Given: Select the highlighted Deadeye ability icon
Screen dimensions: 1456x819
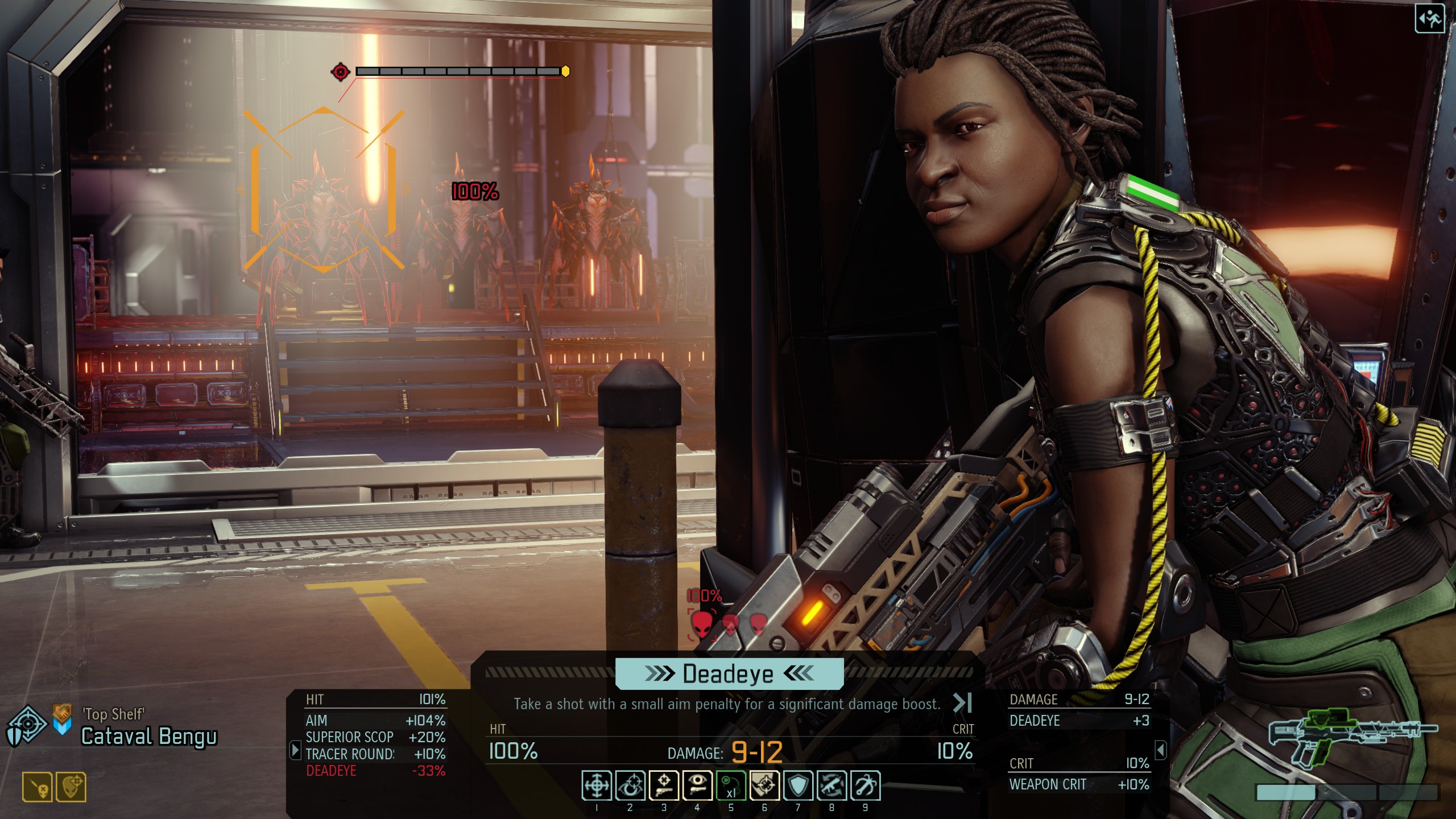Looking at the screenshot, I should (x=764, y=785).
